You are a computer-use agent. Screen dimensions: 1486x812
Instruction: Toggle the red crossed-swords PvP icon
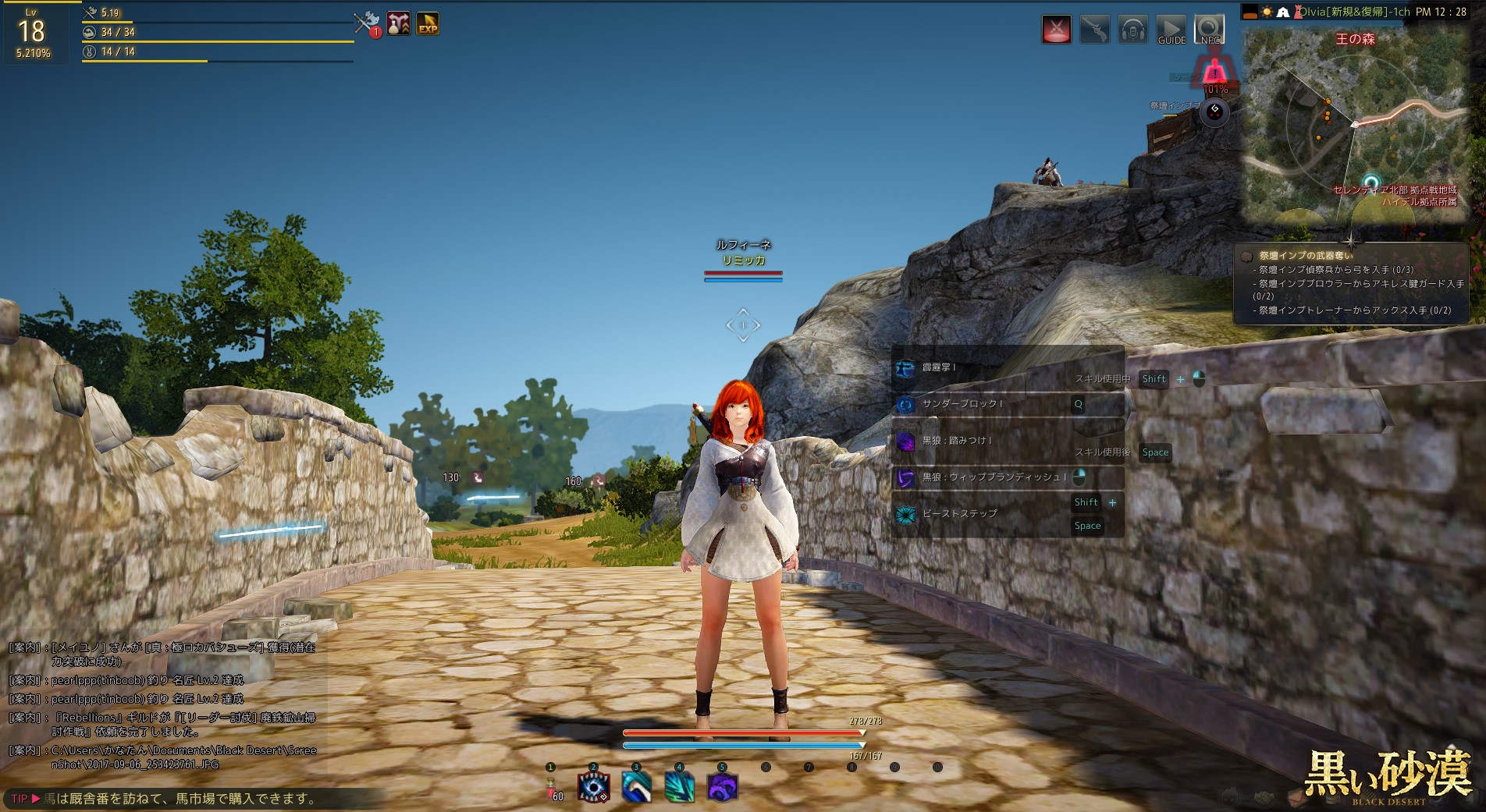point(1057,30)
